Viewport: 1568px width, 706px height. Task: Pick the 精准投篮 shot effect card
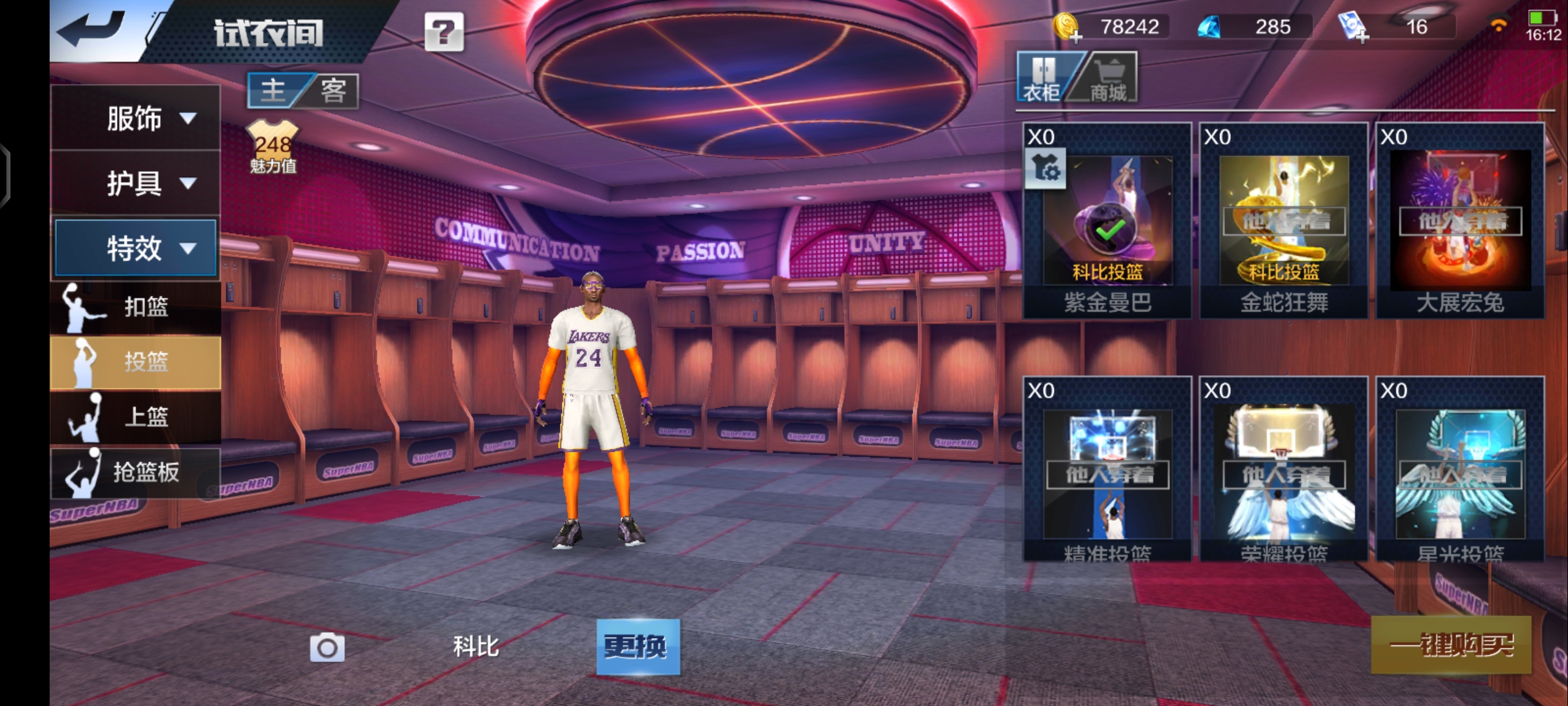coord(1107,471)
